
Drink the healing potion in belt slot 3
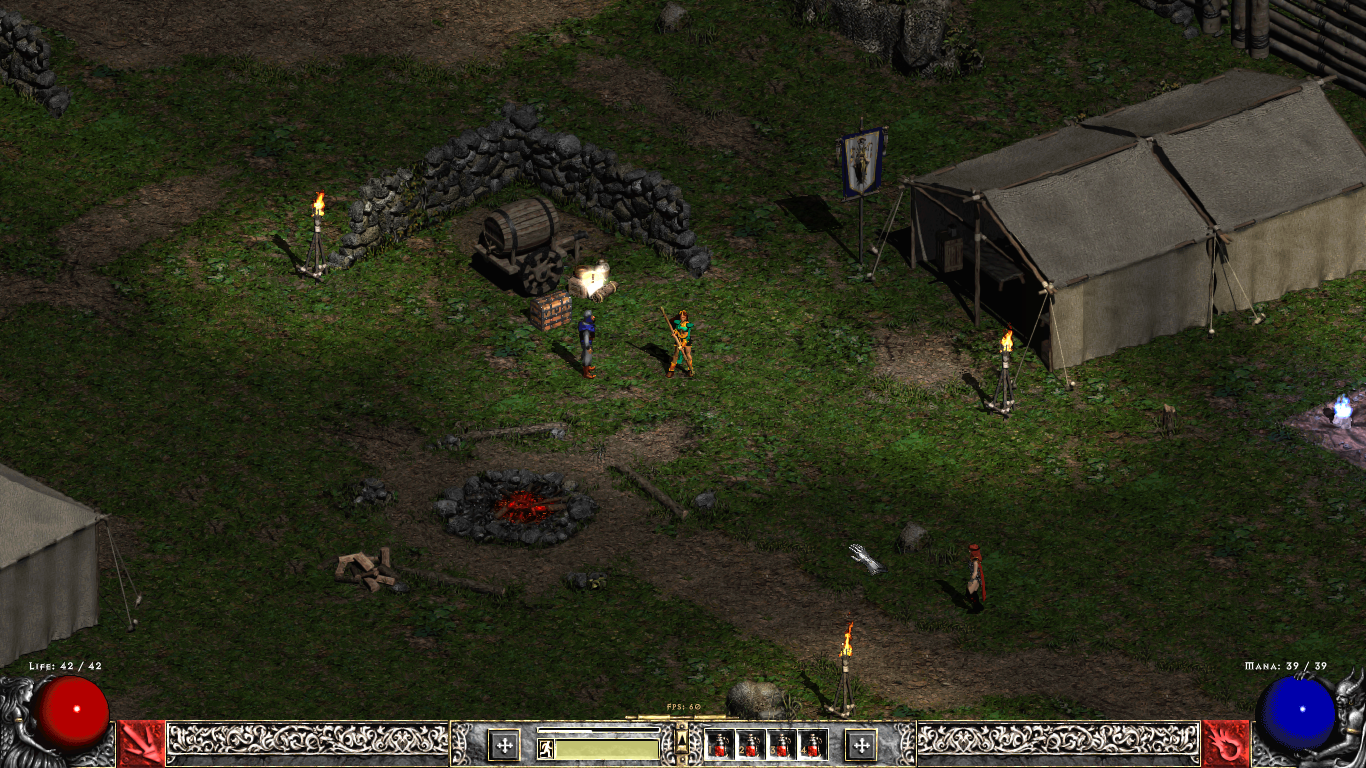coord(781,746)
